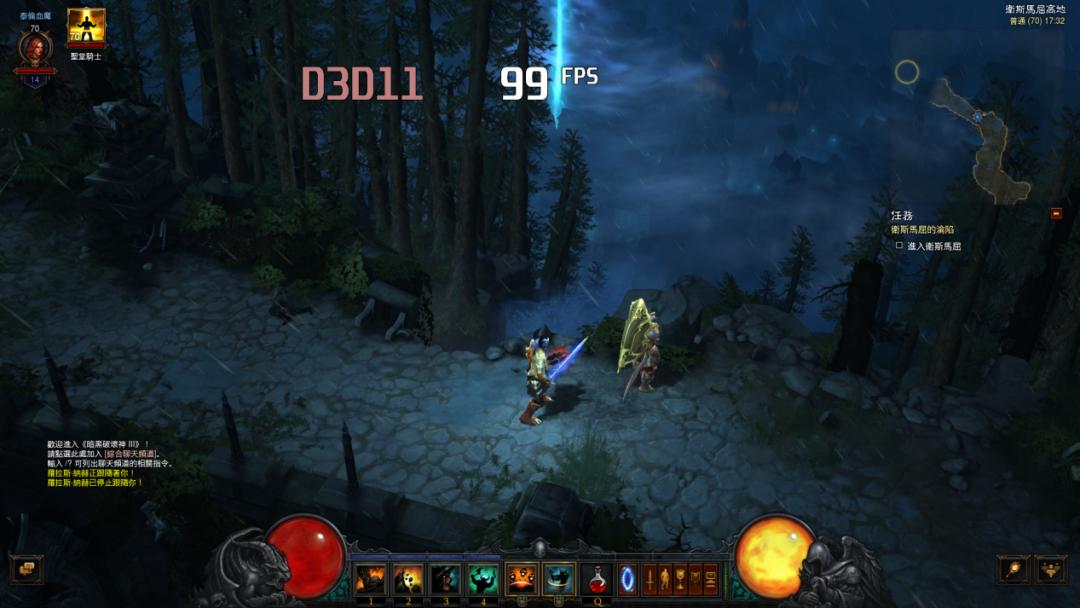
Task: Select the 聖堂騎士 follower portrait
Action: [x=86, y=27]
